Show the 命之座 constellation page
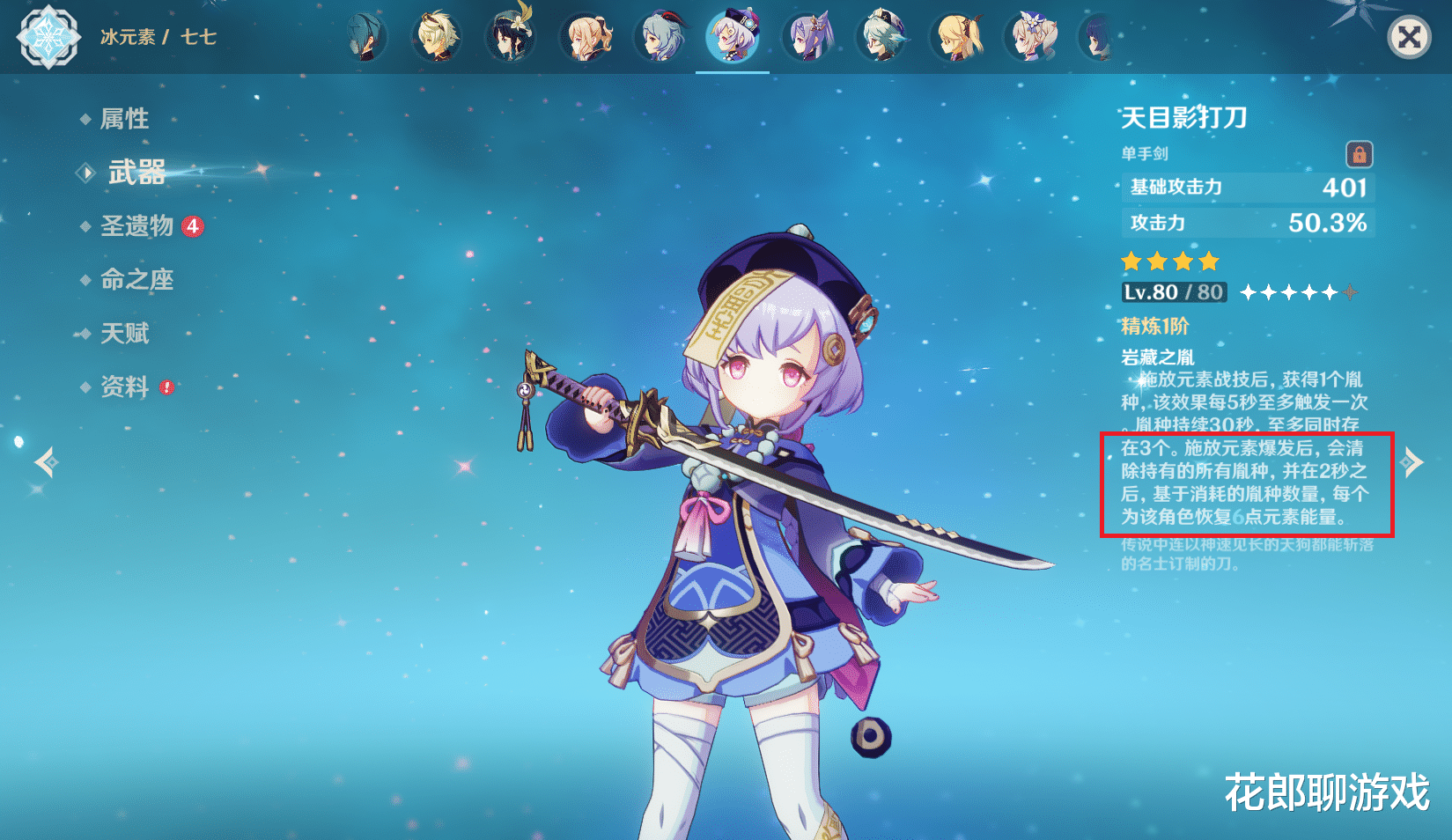 click(x=136, y=280)
